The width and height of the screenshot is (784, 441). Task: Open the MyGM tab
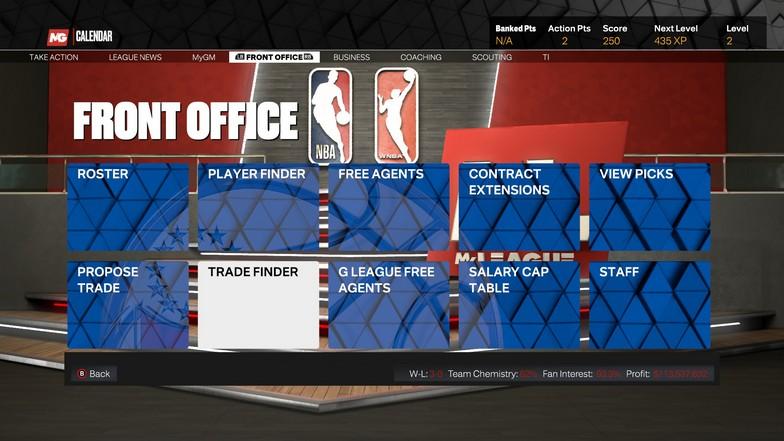point(204,58)
